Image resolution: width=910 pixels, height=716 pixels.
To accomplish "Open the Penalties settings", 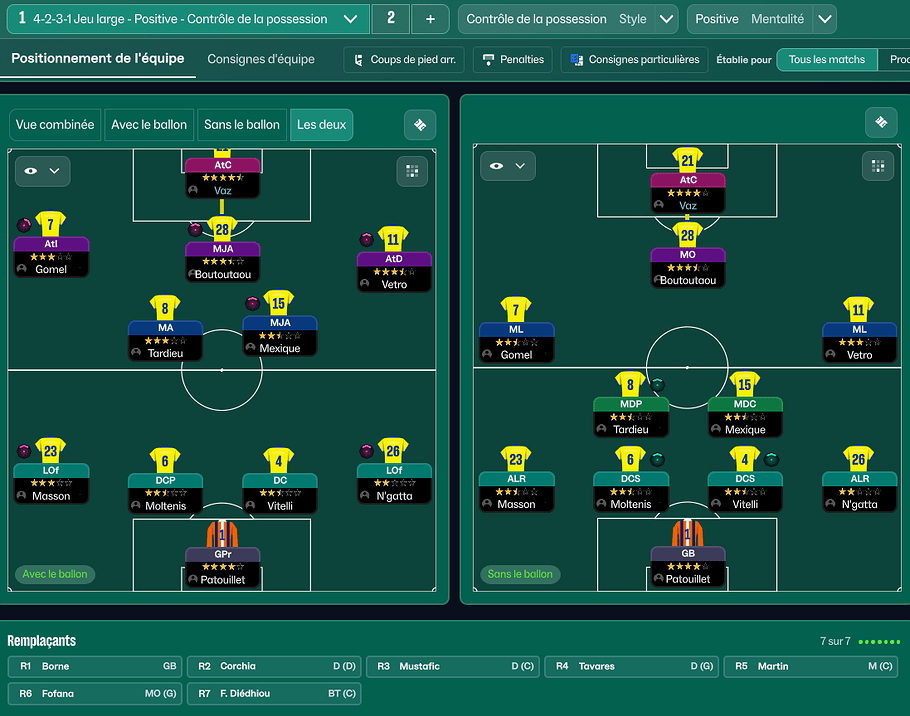I will click(x=513, y=60).
